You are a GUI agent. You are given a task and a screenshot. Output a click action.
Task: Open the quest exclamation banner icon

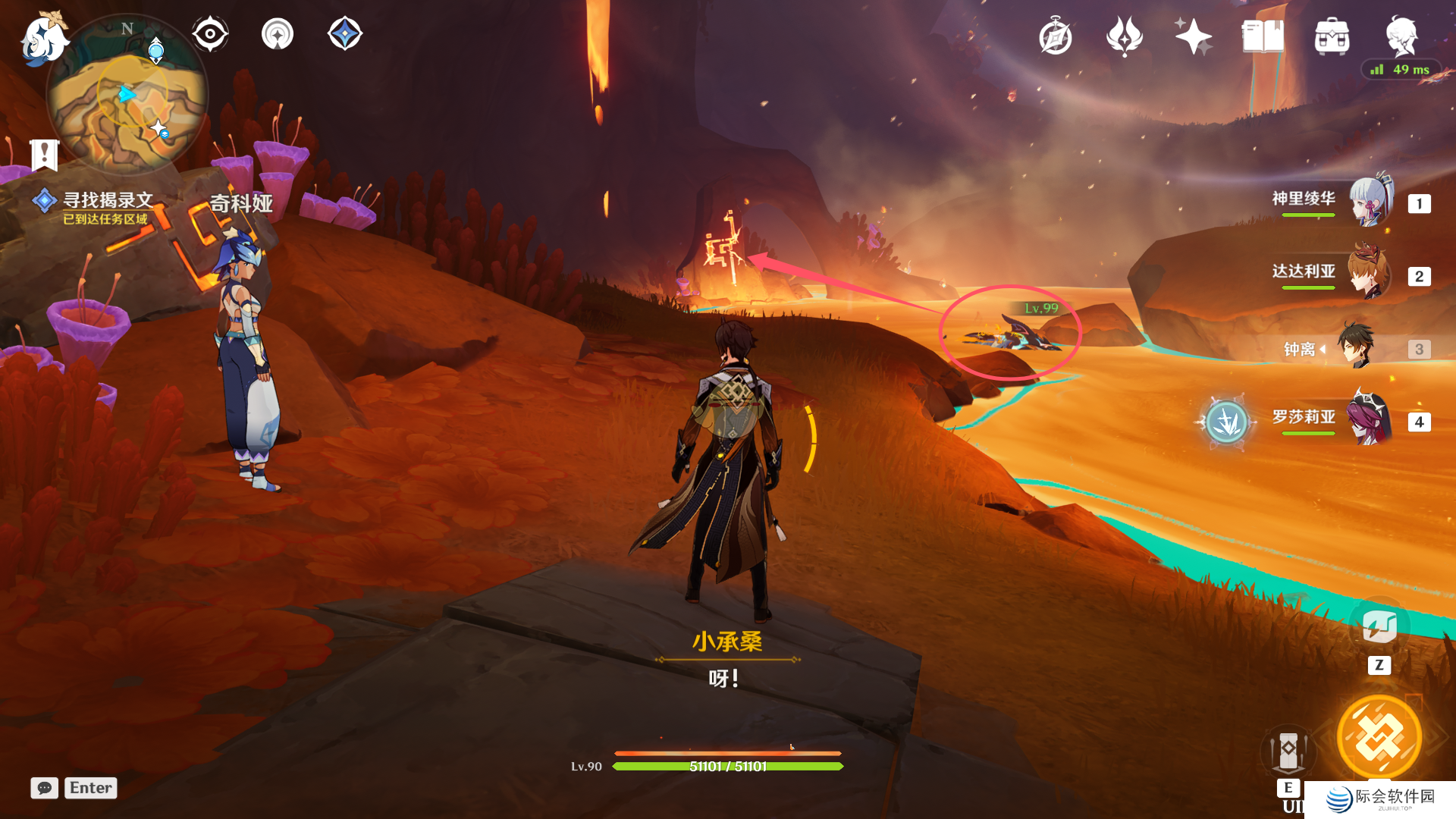click(x=44, y=155)
